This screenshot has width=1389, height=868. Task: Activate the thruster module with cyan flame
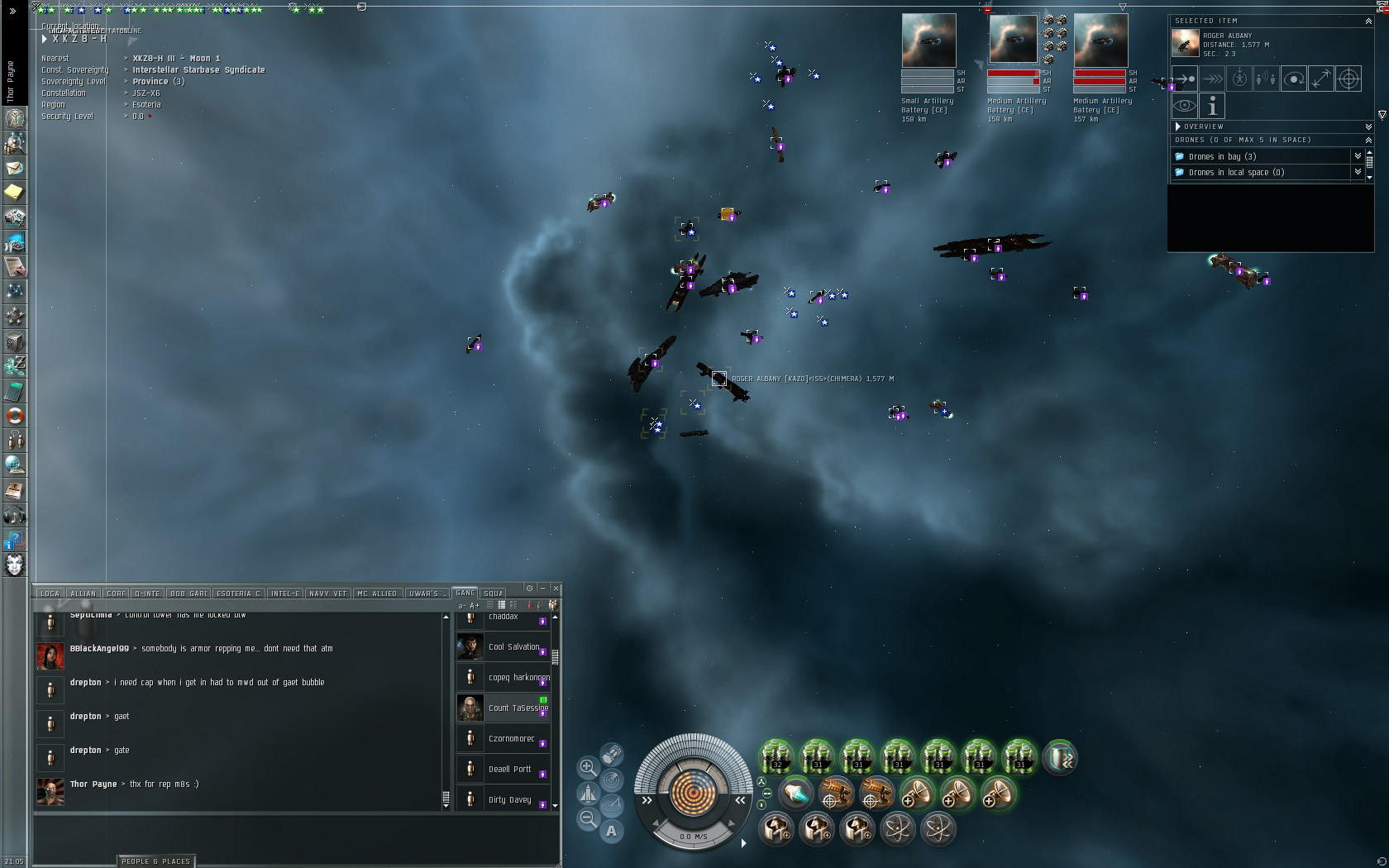click(795, 794)
